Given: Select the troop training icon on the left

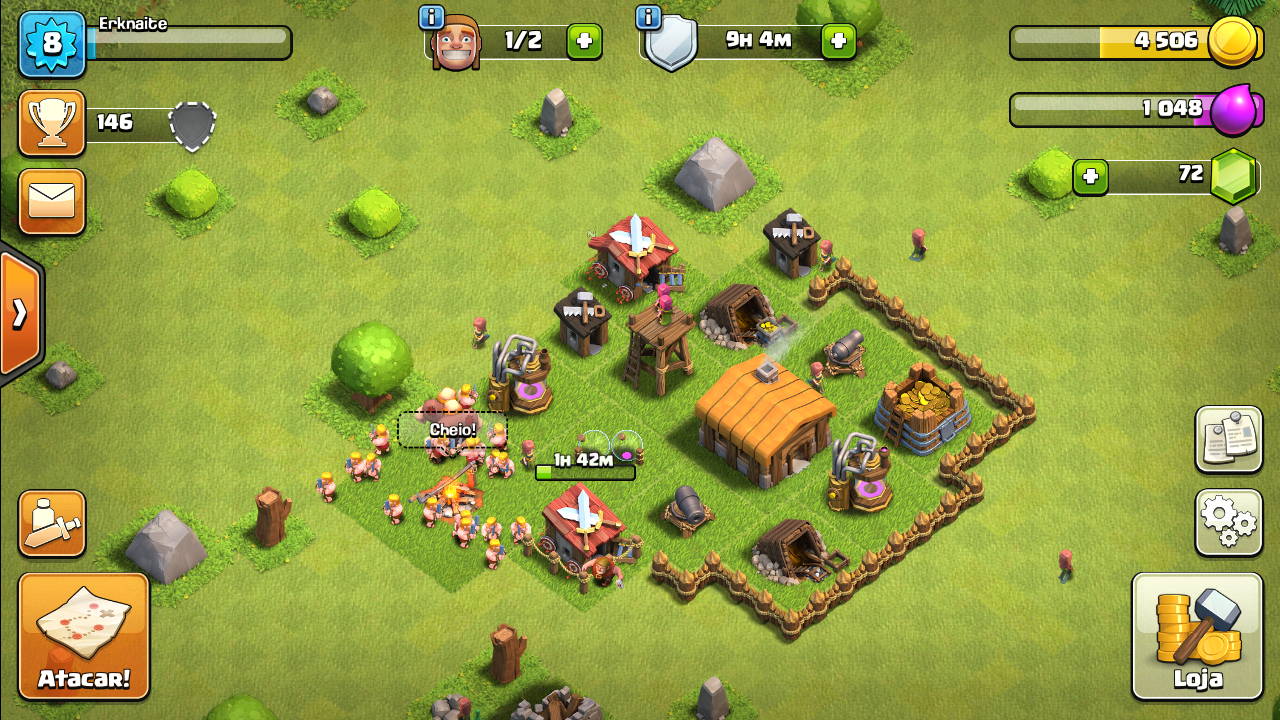Looking at the screenshot, I should [52, 524].
